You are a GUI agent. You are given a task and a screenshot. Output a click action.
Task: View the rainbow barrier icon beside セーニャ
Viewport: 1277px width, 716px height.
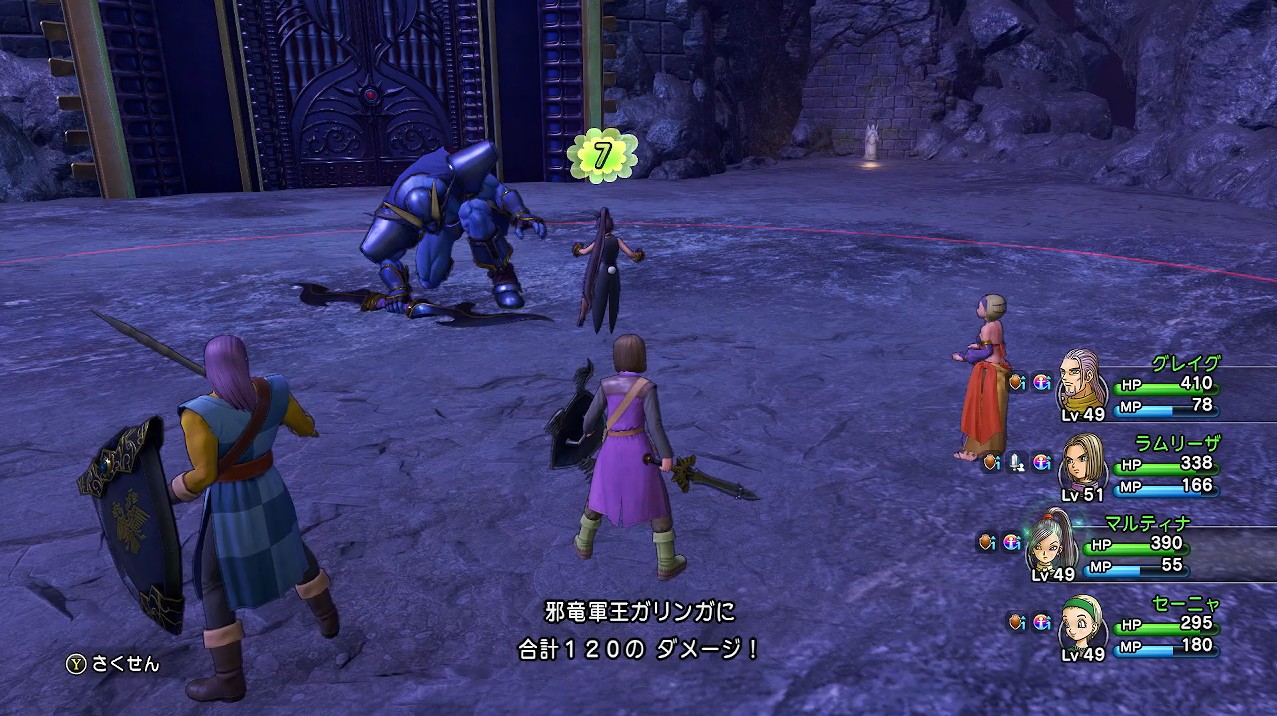click(1042, 622)
